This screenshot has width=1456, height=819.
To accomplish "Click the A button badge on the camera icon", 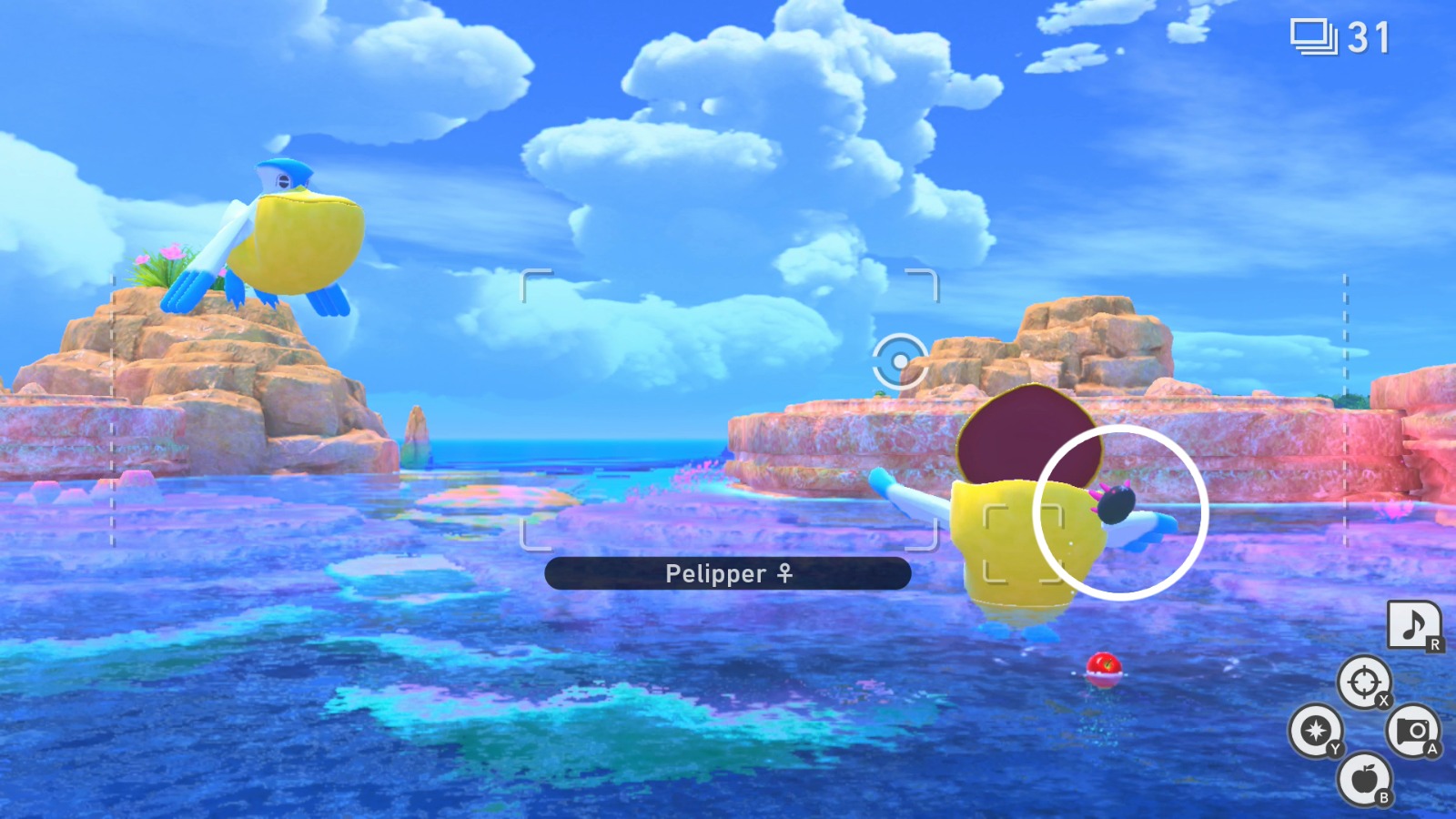I will point(1433,750).
